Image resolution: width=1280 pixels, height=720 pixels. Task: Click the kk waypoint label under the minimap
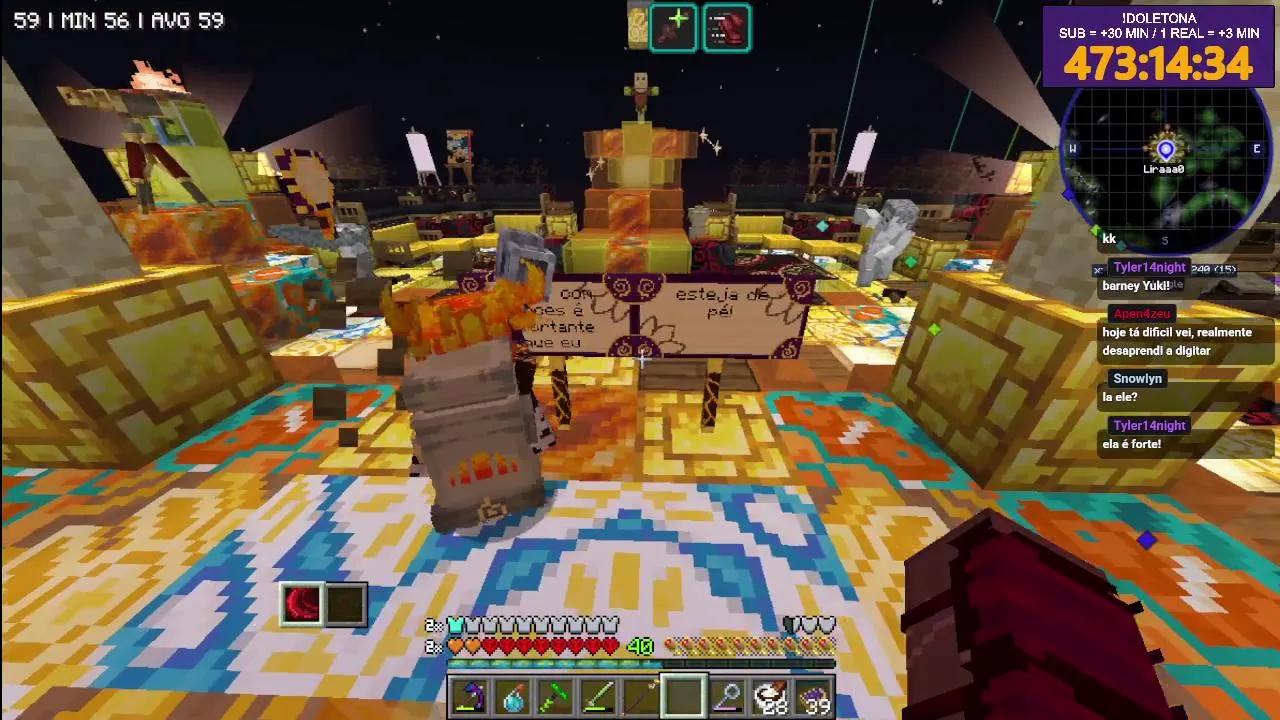(x=1109, y=239)
